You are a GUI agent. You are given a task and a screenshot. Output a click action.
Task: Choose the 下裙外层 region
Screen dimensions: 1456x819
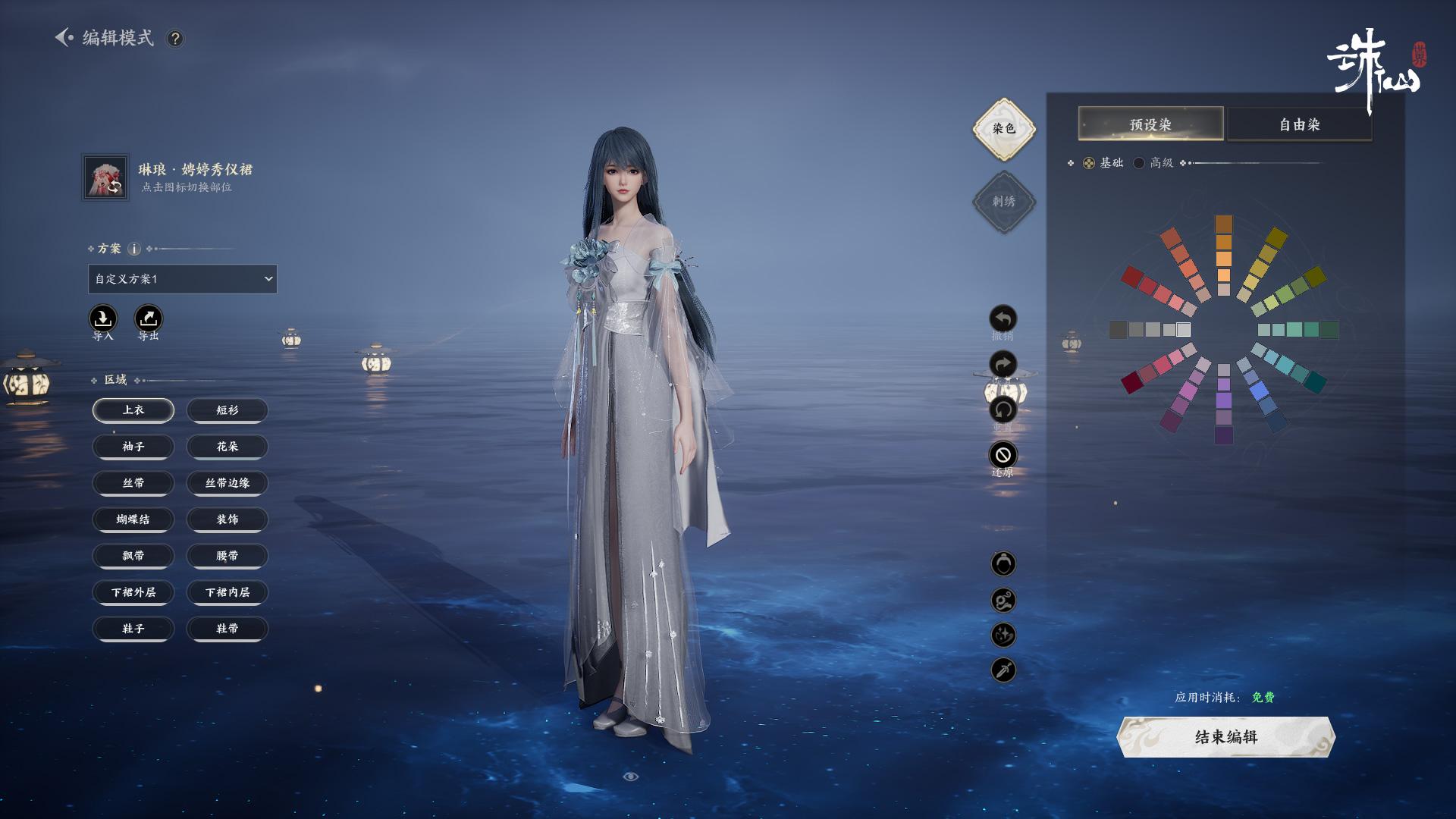tap(133, 592)
